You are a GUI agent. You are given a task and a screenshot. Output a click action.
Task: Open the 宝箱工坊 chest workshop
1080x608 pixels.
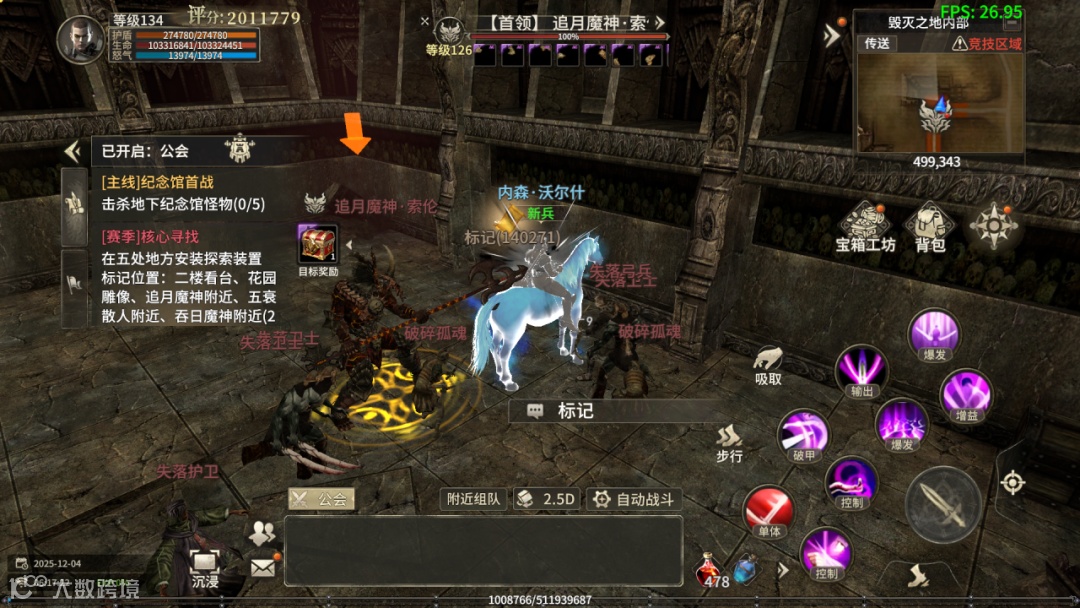click(x=864, y=226)
